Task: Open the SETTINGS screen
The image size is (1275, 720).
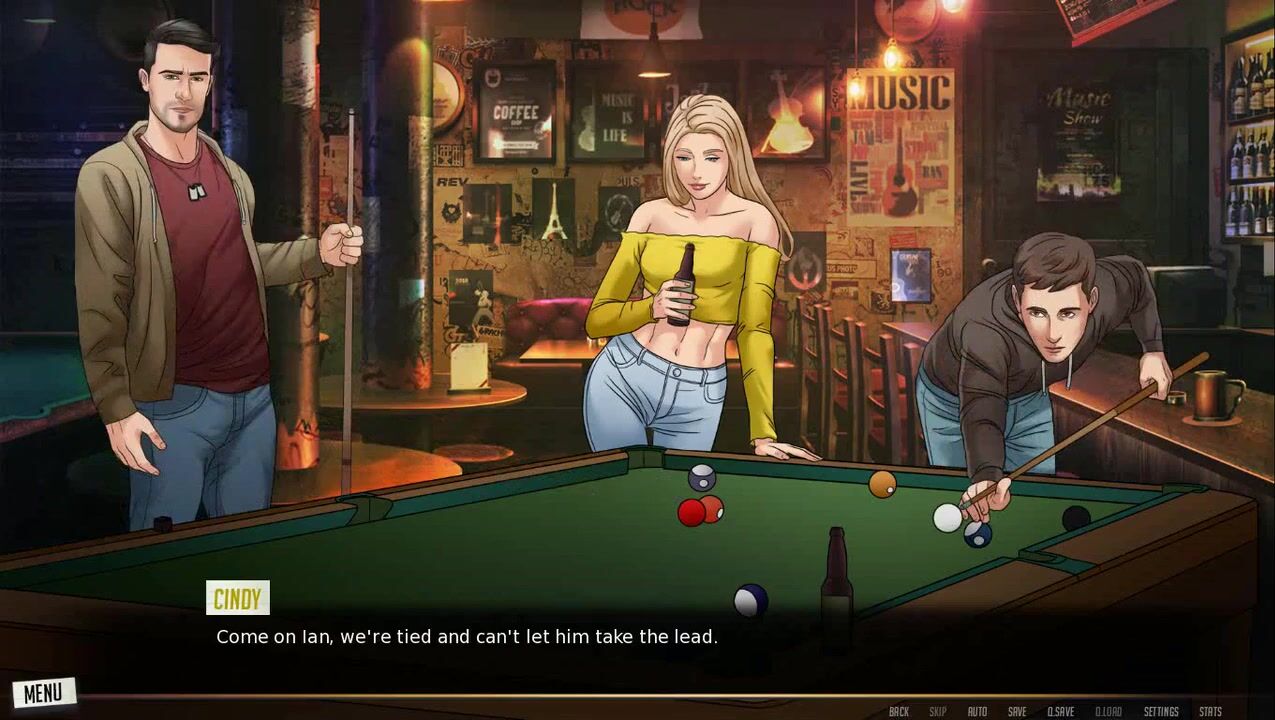Action: (x=1161, y=712)
